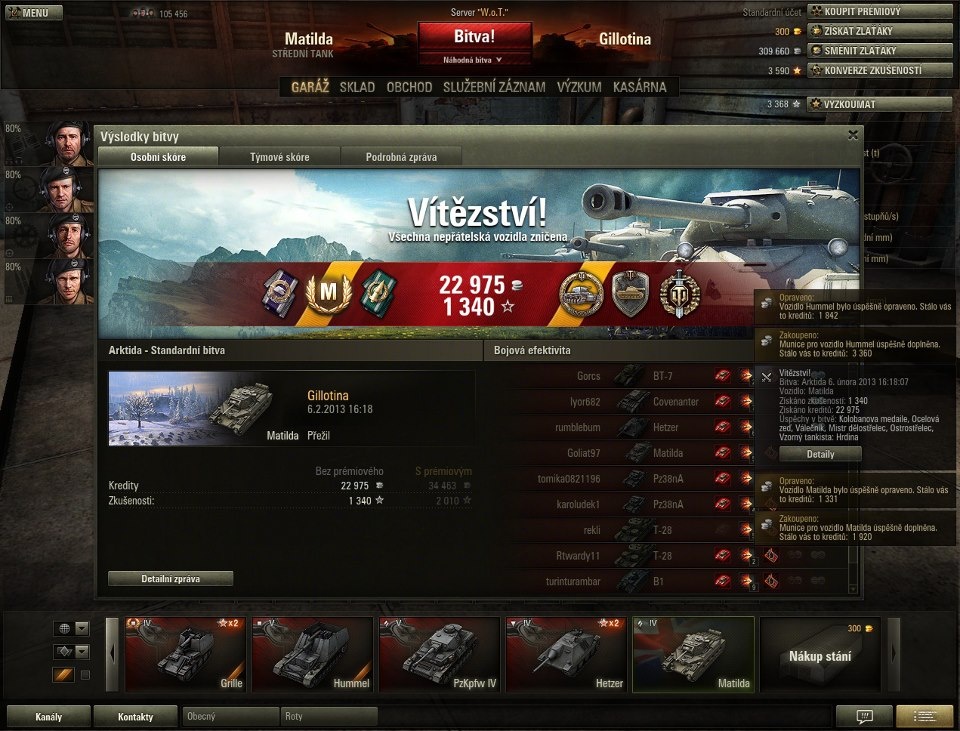Switch to the SKLAD section
This screenshot has width=960, height=731.
tap(357, 87)
